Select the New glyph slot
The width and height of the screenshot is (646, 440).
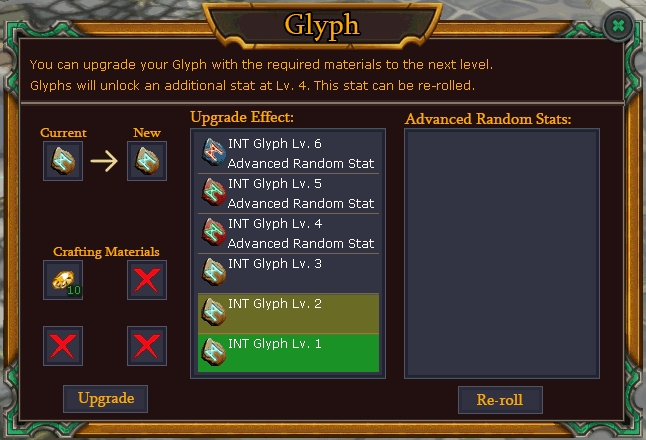(147, 161)
